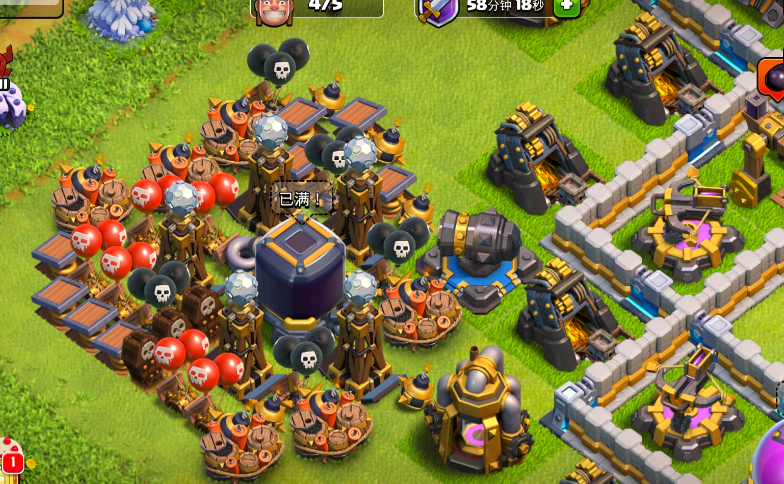
Task: Open the icon with the red 1 badge
Action: [x=13, y=456]
